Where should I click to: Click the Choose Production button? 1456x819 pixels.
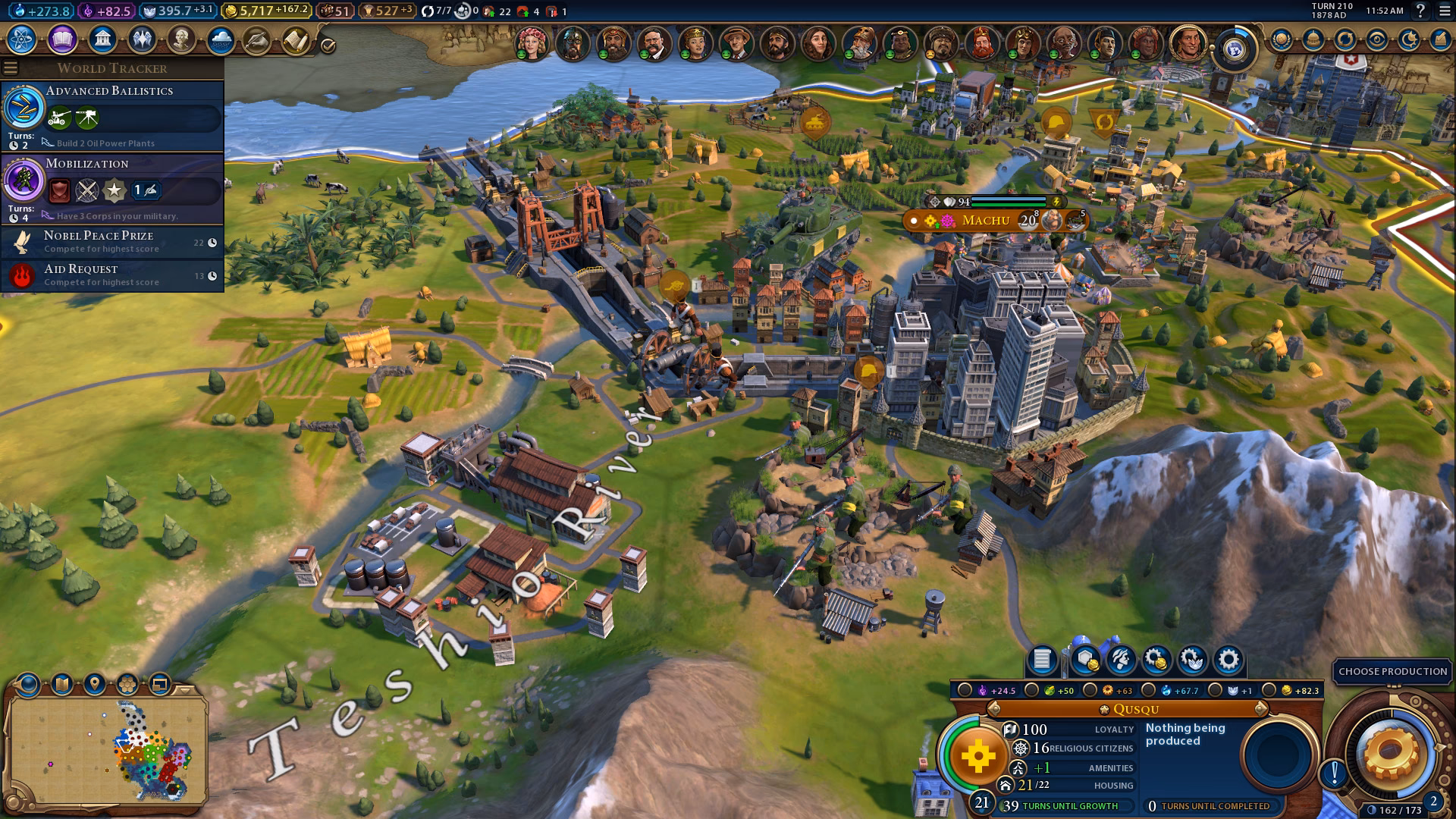click(x=1392, y=671)
